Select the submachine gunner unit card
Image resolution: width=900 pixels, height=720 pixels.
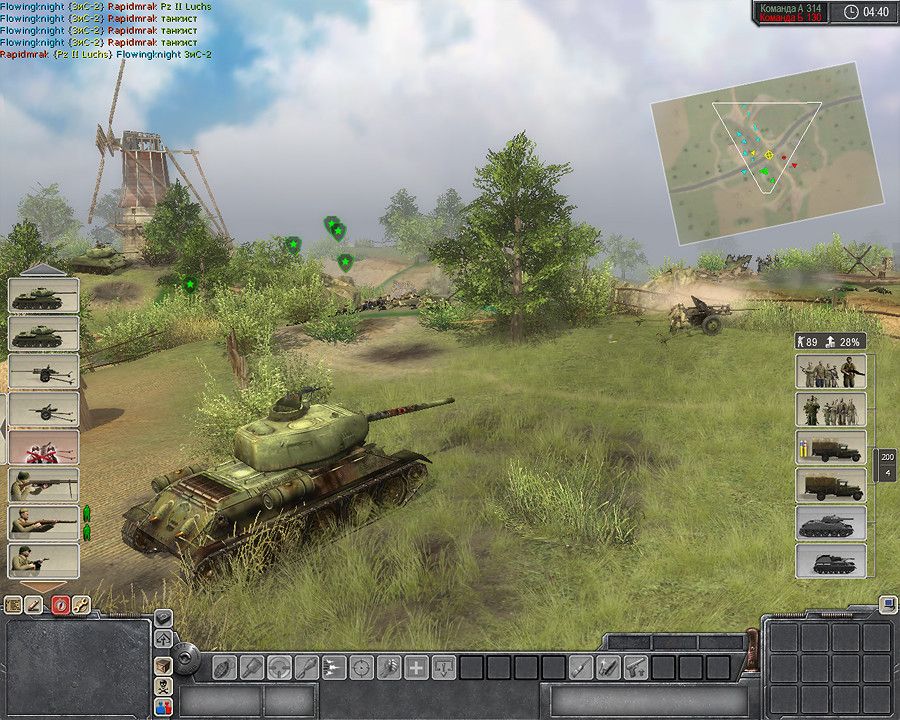[43, 559]
